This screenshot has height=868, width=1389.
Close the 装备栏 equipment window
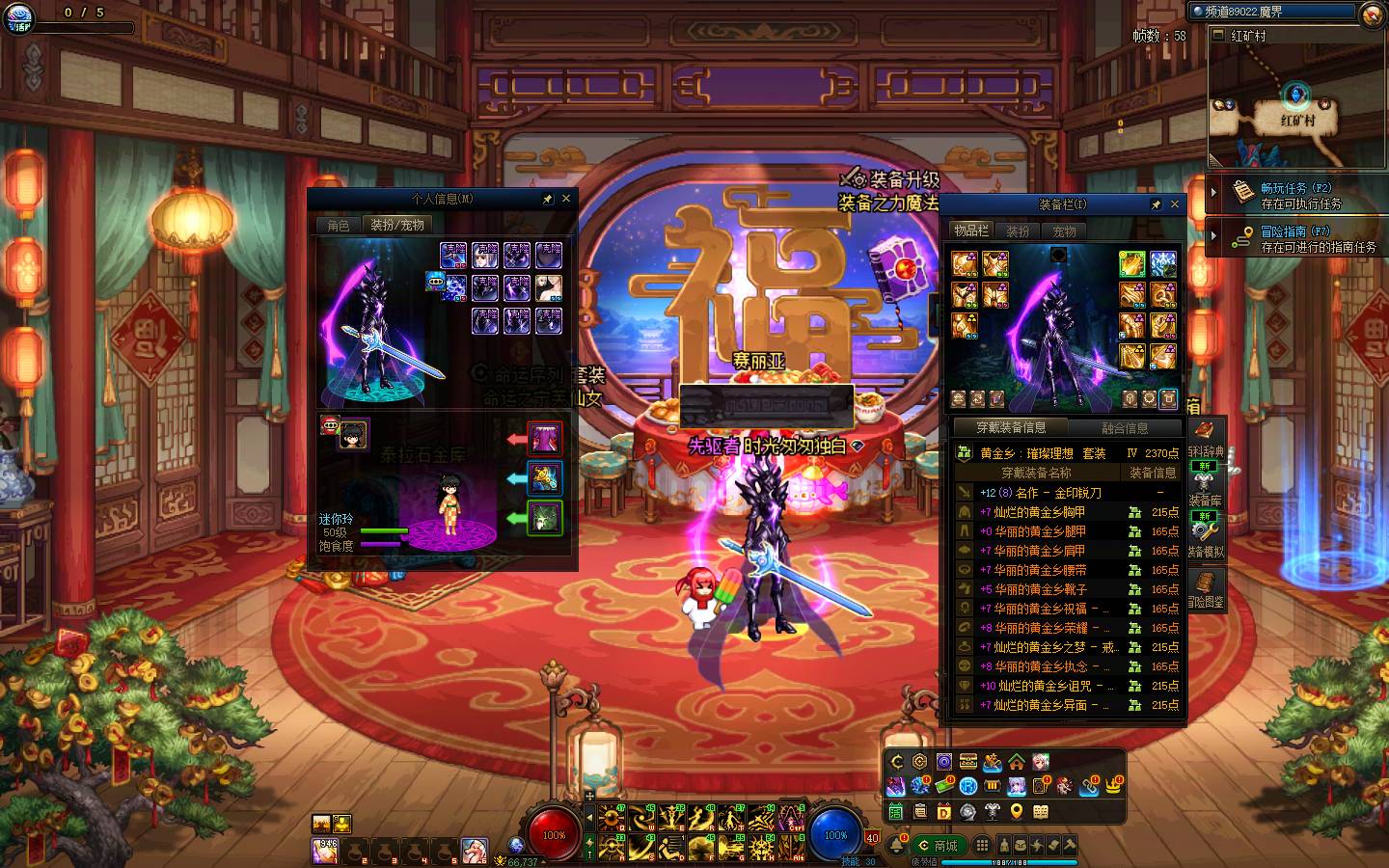tap(1175, 204)
